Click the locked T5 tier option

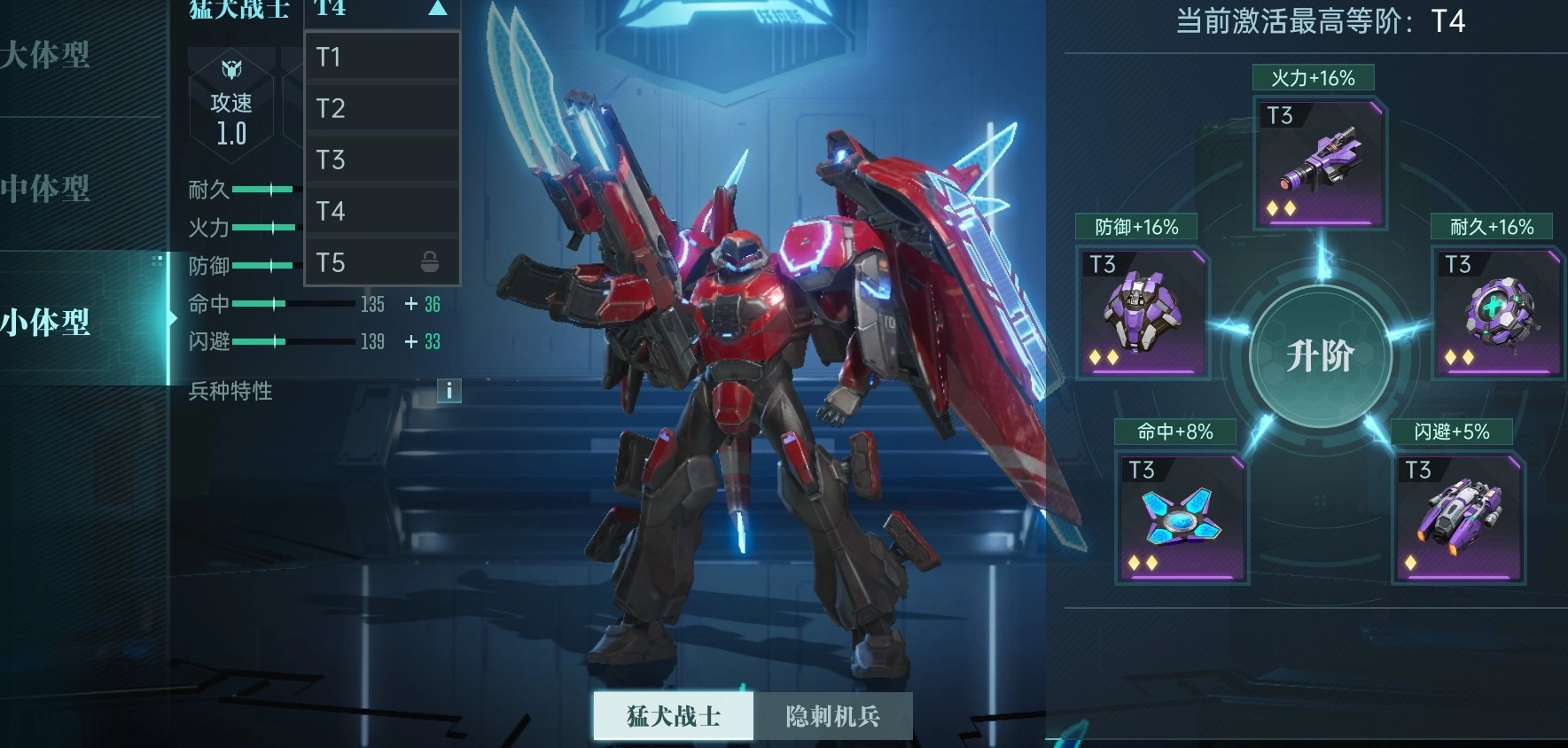tap(381, 263)
